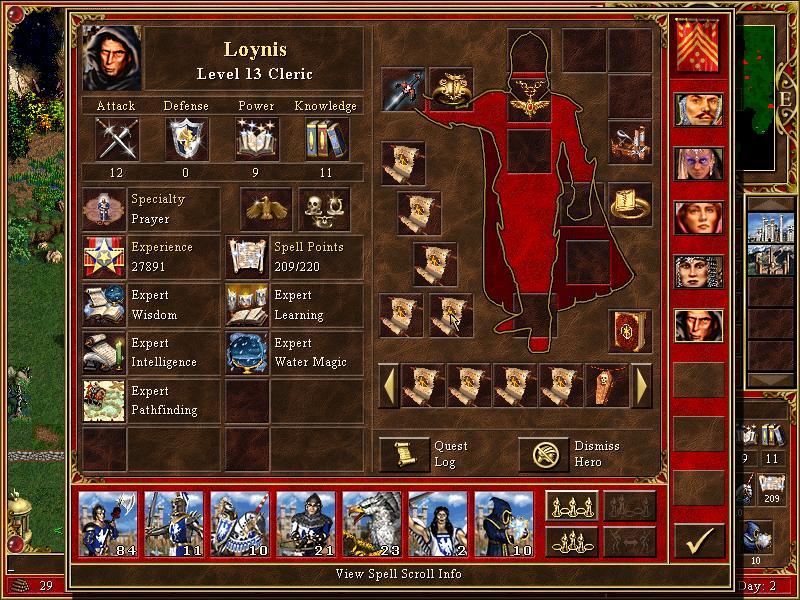800x600 pixels.
Task: View the Prayer specialty
Action: (104, 209)
